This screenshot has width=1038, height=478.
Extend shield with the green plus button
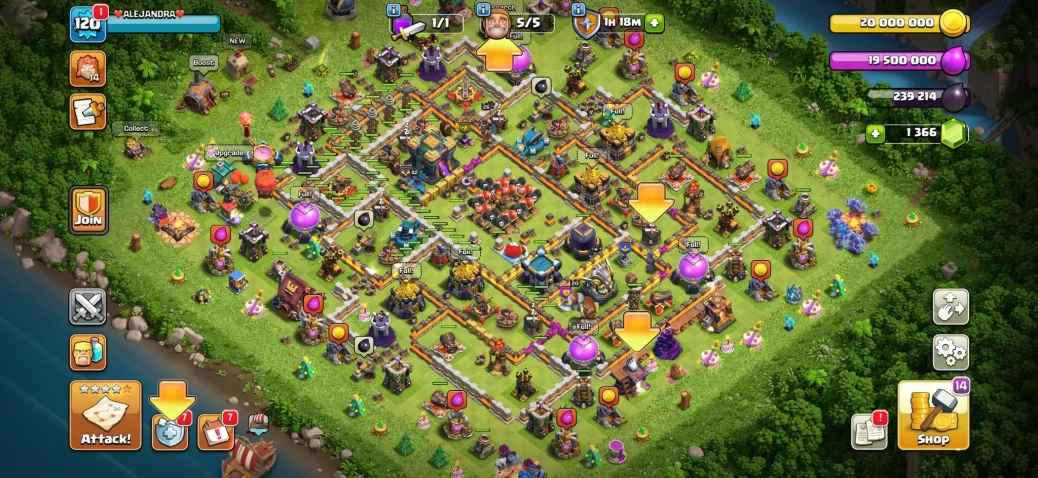click(654, 22)
